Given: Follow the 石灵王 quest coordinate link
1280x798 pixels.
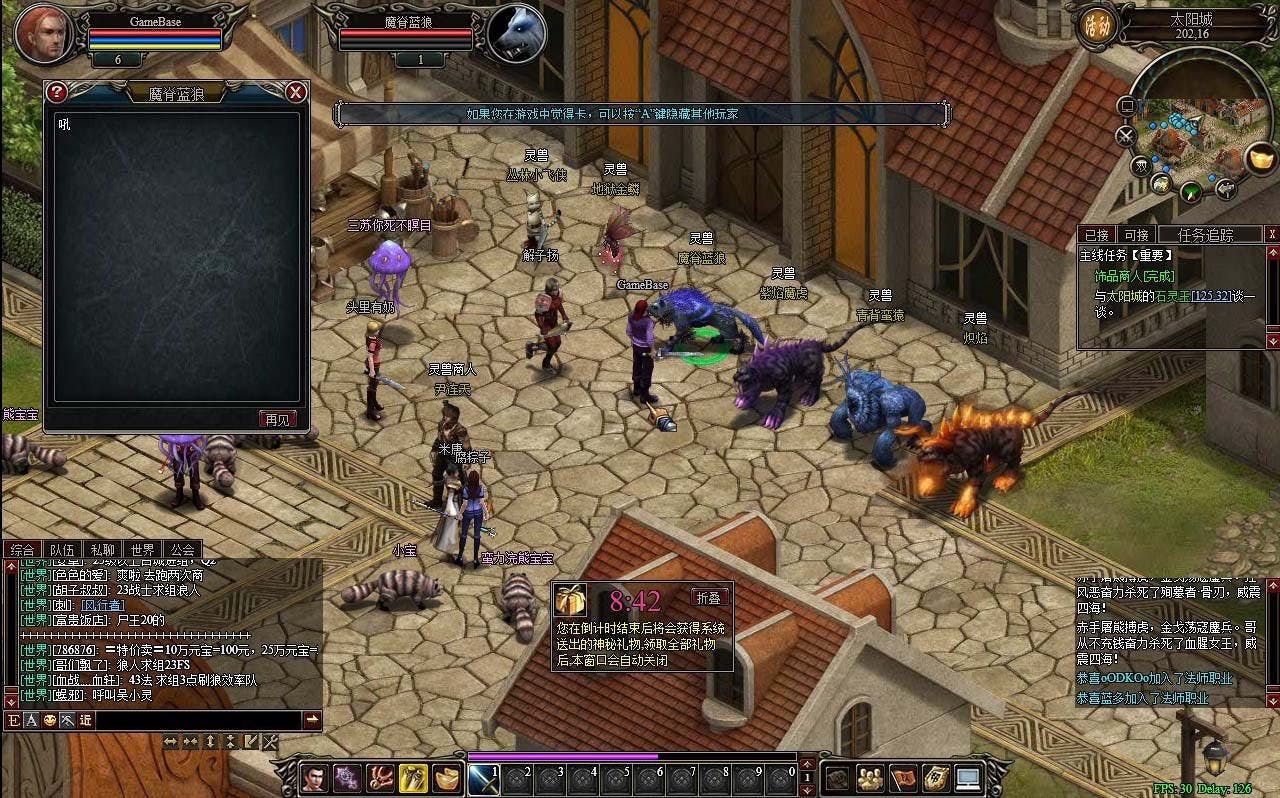Looking at the screenshot, I should tap(1212, 296).
